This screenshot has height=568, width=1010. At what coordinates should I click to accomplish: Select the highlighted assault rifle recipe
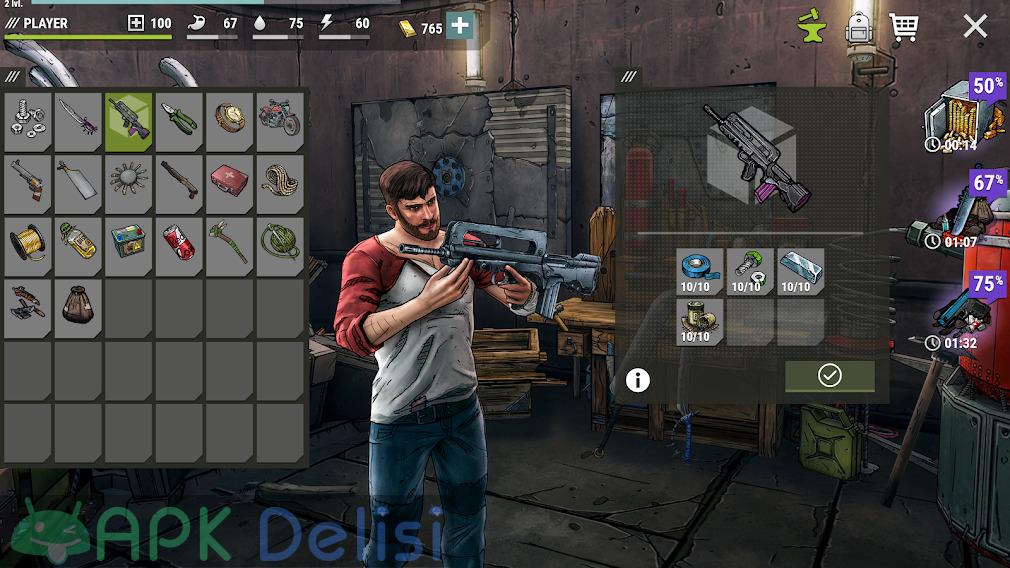129,120
